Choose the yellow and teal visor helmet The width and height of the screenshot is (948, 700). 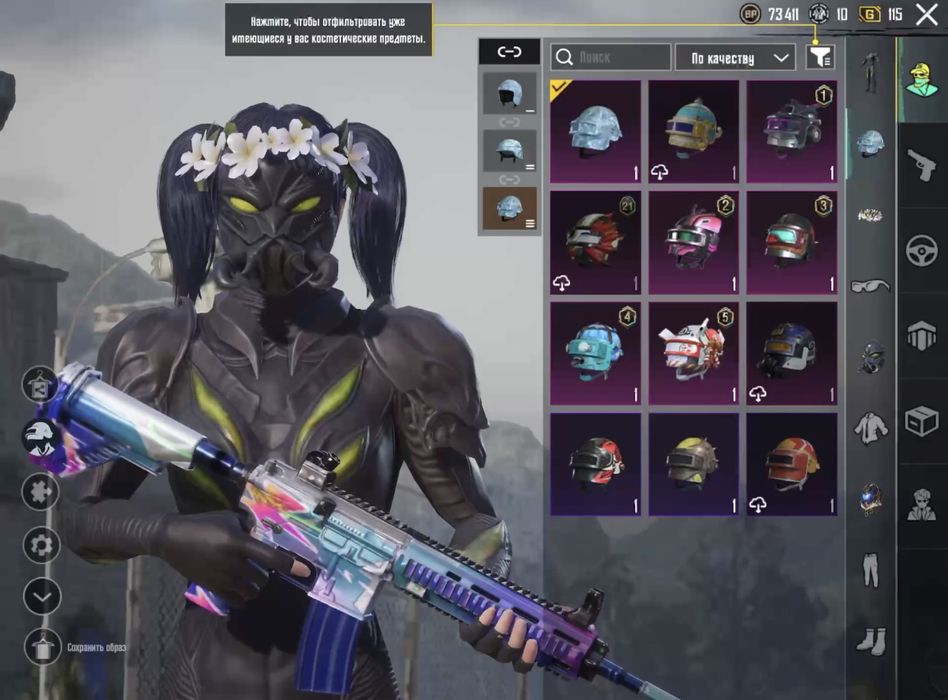693,131
